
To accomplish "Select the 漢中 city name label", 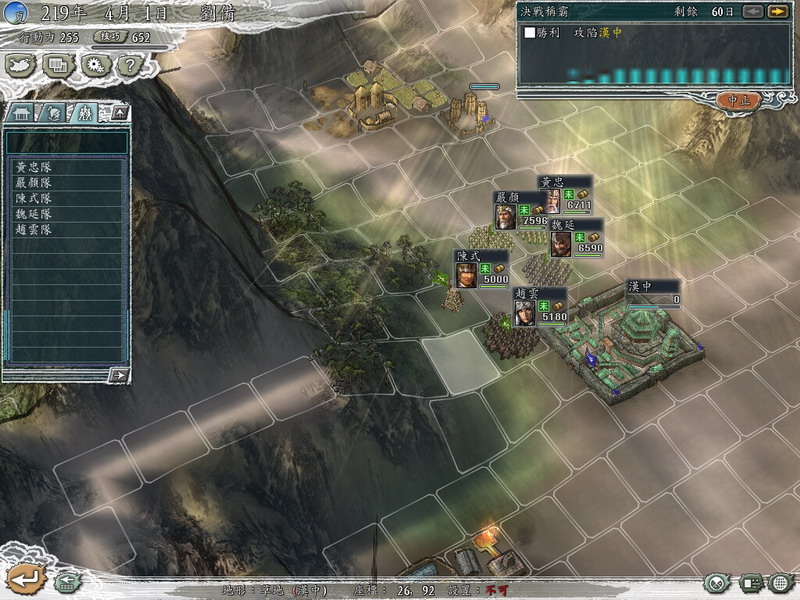I will 640,286.
